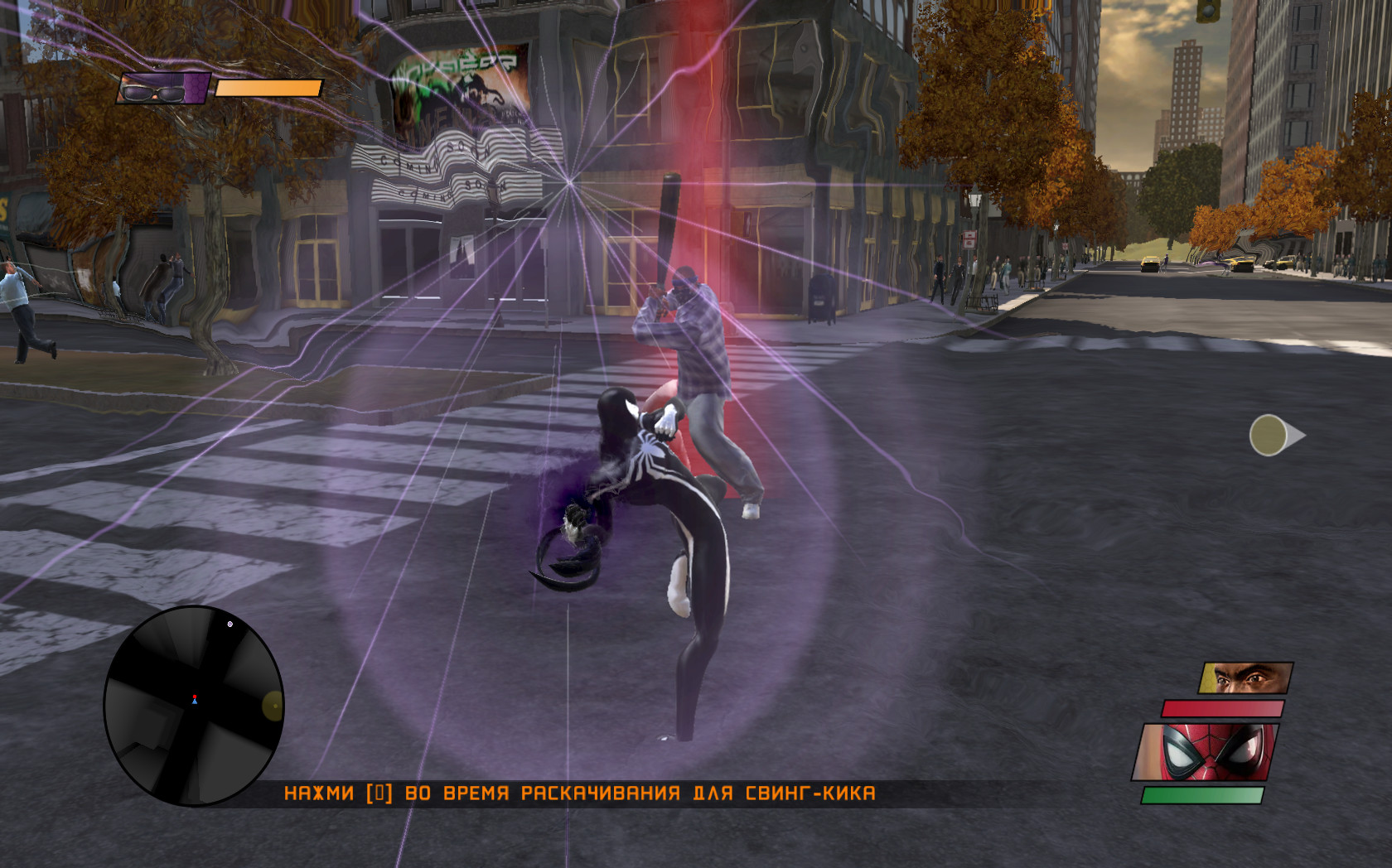Click the player arrow marker on the minimap

pos(193,700)
